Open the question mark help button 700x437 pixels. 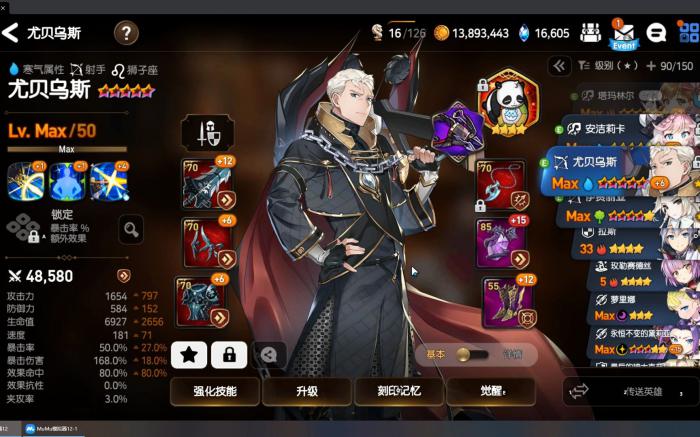tap(126, 34)
